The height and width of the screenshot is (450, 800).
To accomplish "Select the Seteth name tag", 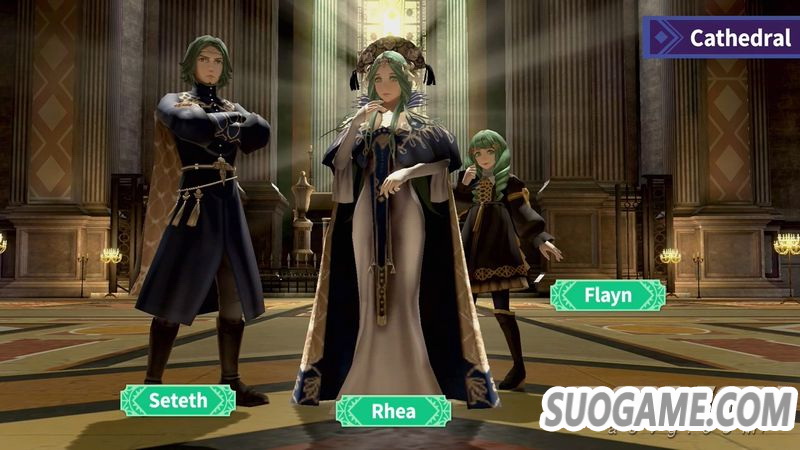I will [178, 400].
